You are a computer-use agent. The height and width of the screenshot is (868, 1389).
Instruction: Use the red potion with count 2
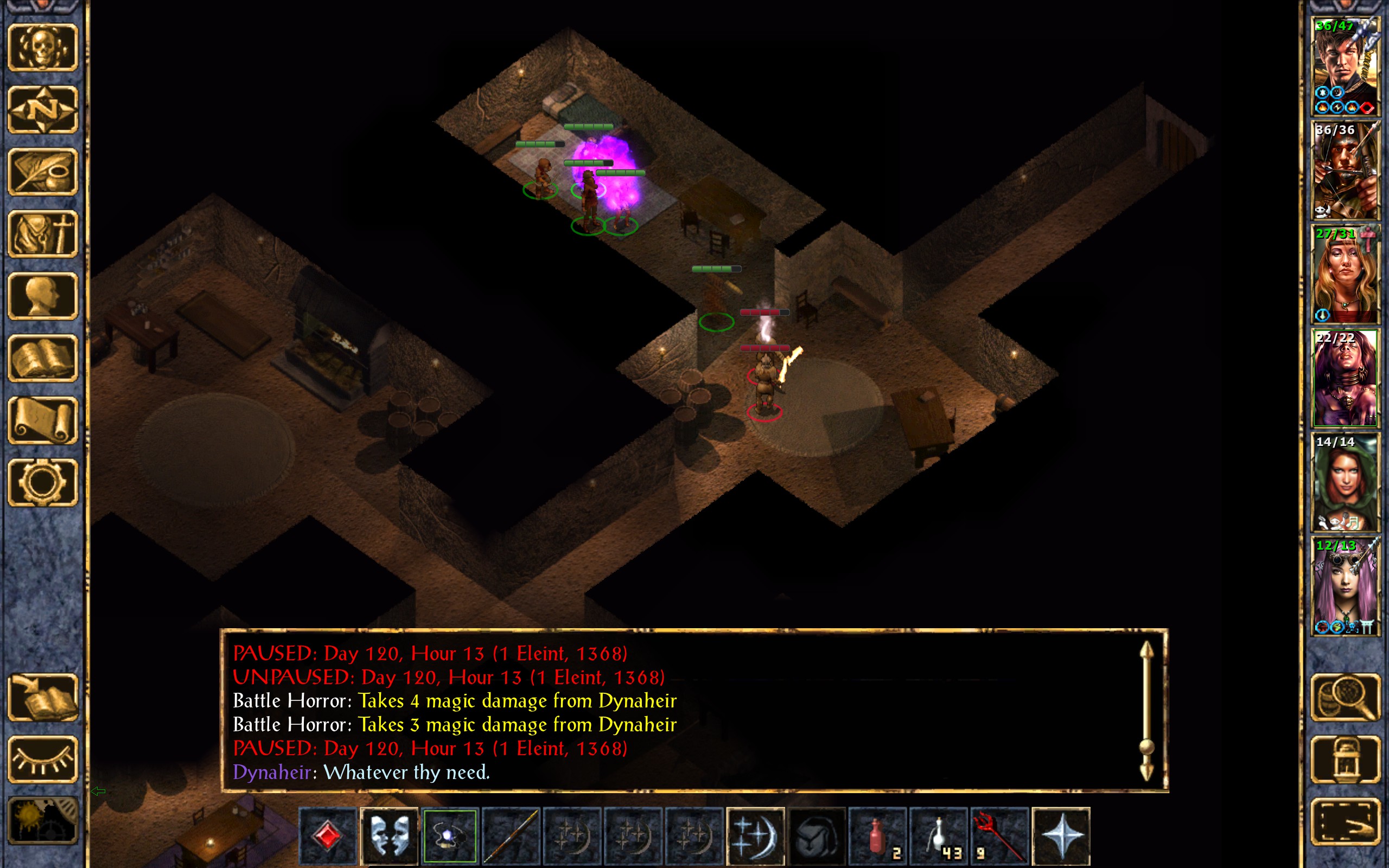point(877,836)
